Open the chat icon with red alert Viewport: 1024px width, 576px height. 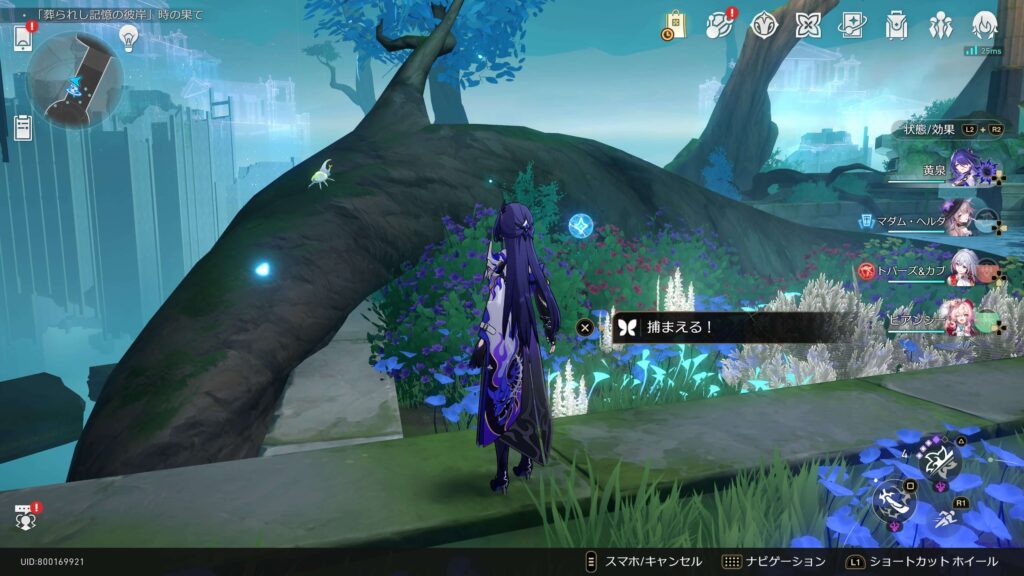coord(25,517)
